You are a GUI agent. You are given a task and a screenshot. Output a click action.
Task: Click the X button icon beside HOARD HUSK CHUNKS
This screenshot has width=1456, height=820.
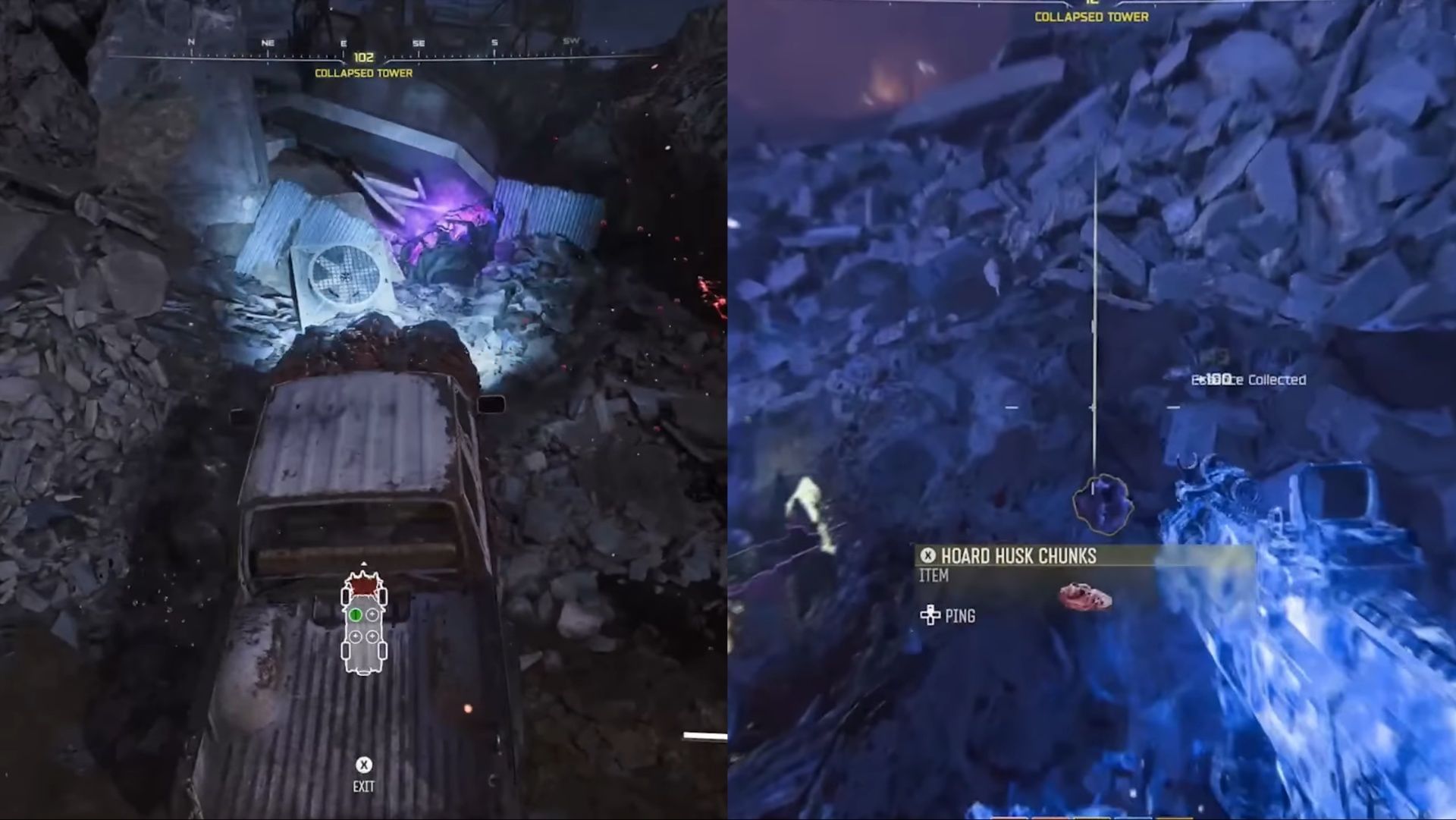point(927,555)
